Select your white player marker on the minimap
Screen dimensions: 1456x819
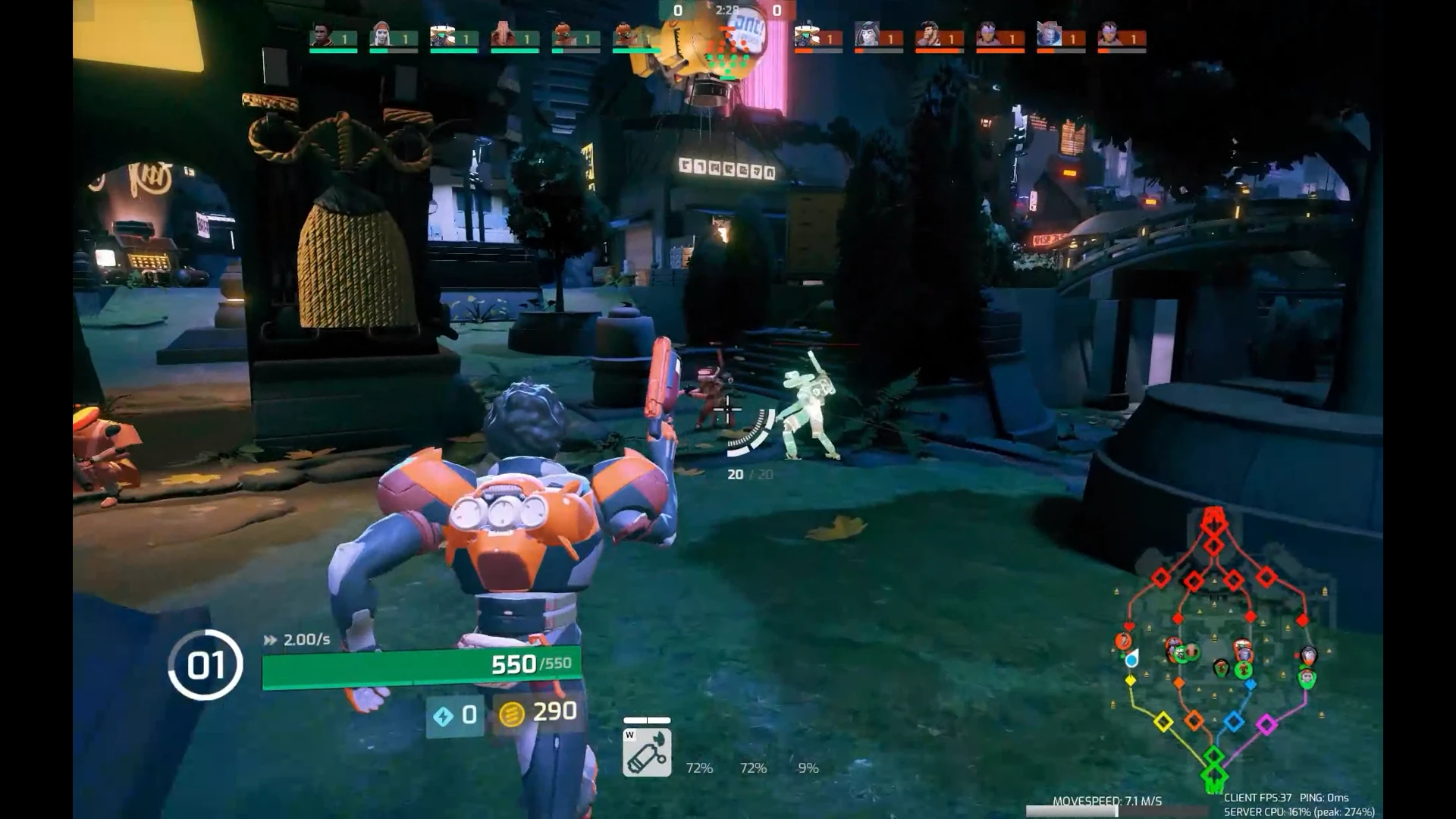1131,660
